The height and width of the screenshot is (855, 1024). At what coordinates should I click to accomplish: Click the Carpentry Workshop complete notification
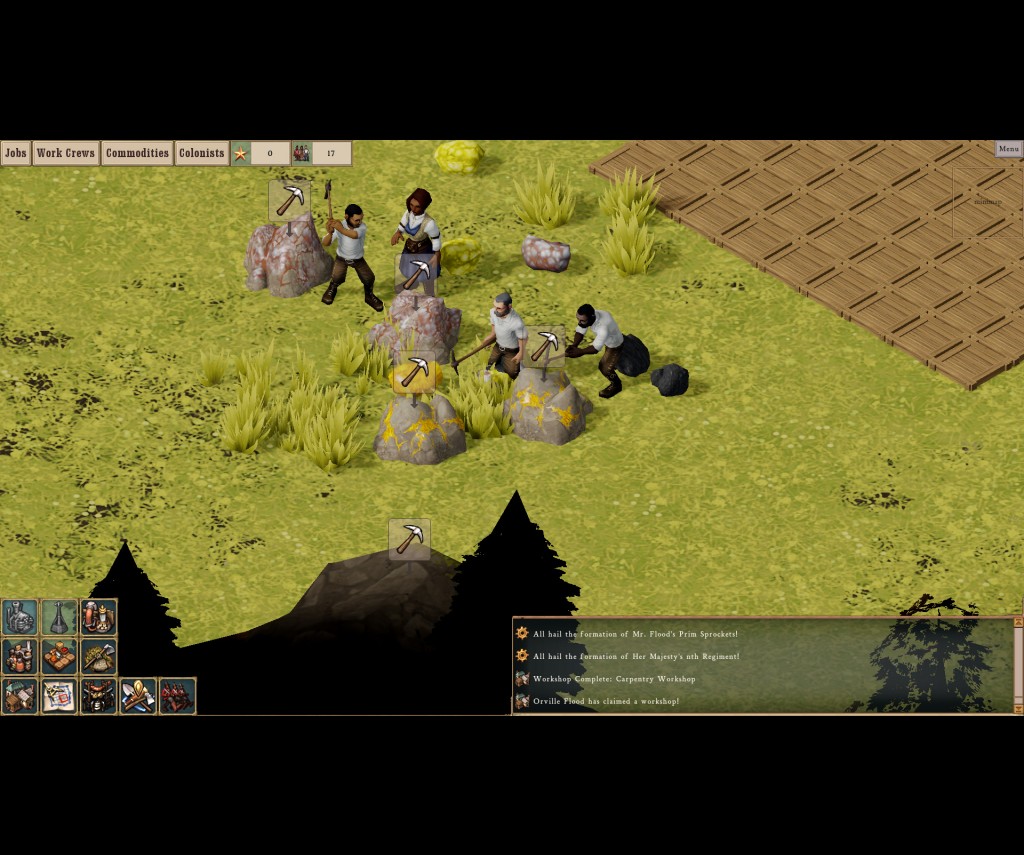click(613, 679)
